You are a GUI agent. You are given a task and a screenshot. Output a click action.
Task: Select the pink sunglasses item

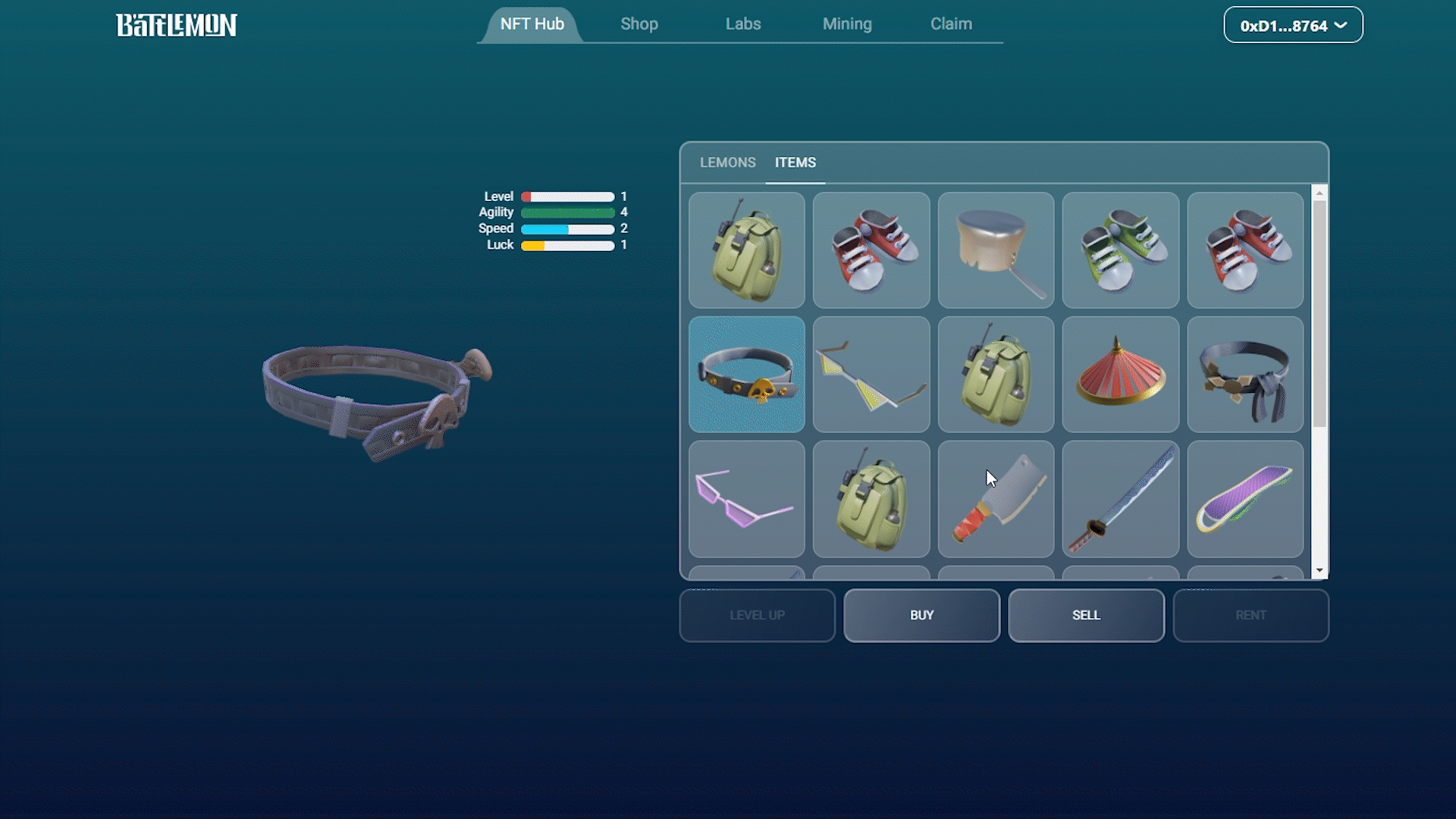pyautogui.click(x=746, y=499)
